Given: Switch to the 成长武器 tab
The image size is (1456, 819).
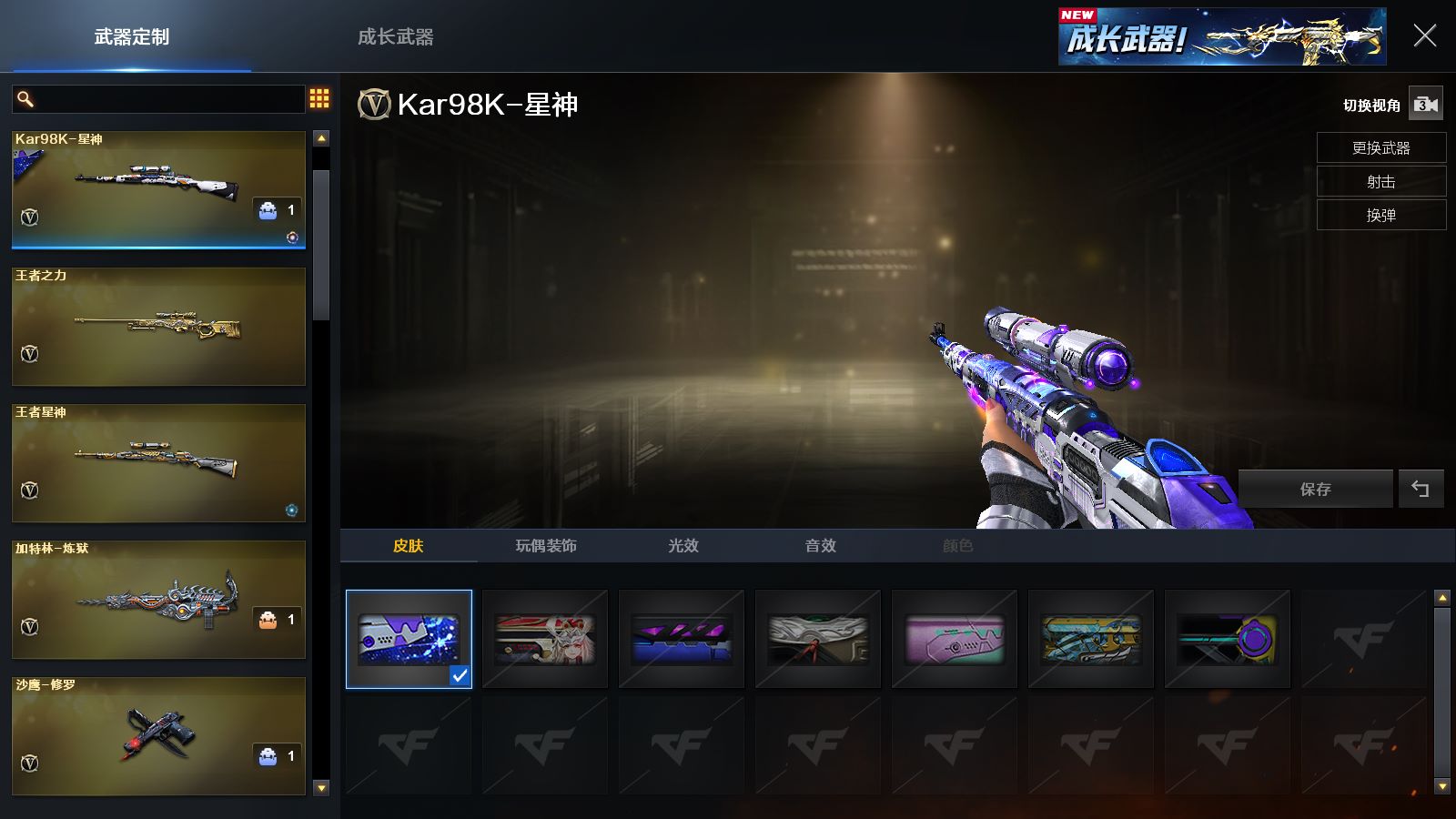Looking at the screenshot, I should pyautogui.click(x=395, y=37).
